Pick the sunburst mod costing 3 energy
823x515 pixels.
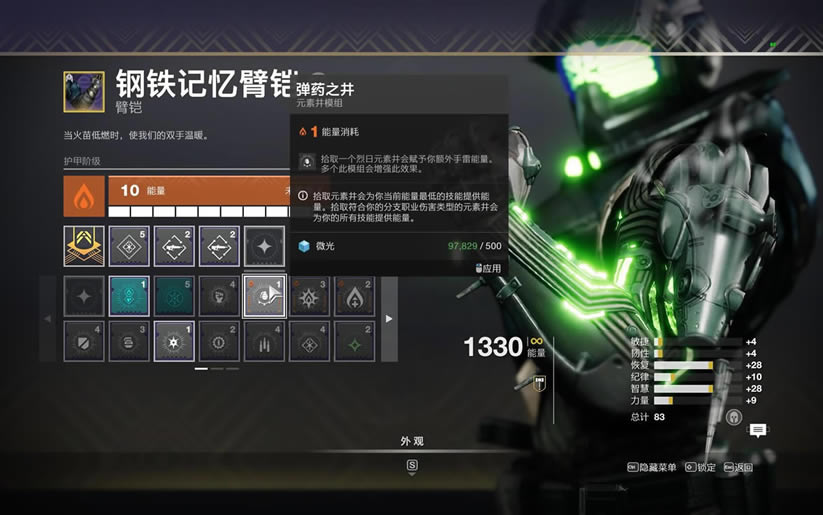310,296
